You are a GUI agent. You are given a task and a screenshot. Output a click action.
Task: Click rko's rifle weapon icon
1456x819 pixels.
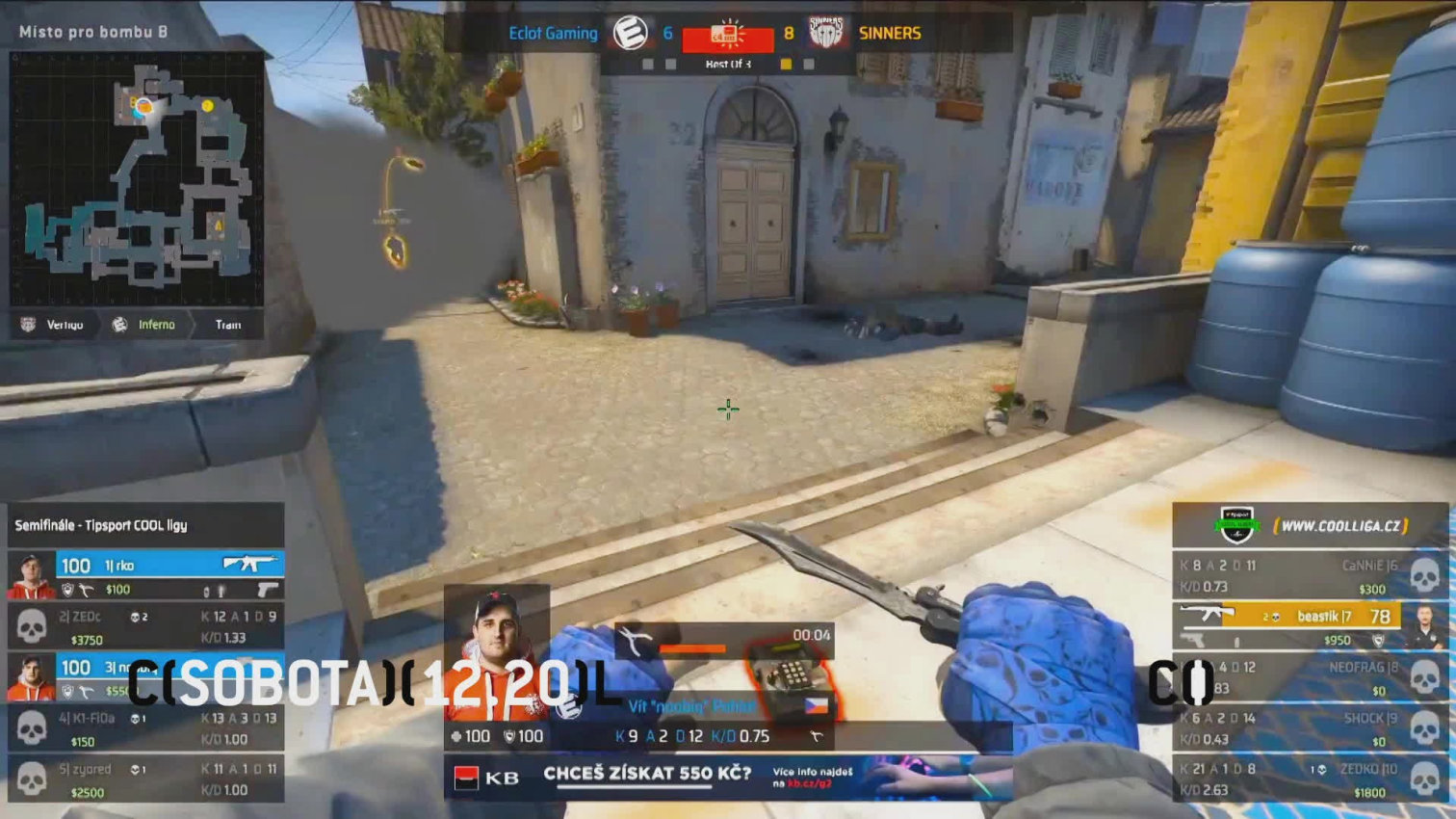click(x=248, y=563)
